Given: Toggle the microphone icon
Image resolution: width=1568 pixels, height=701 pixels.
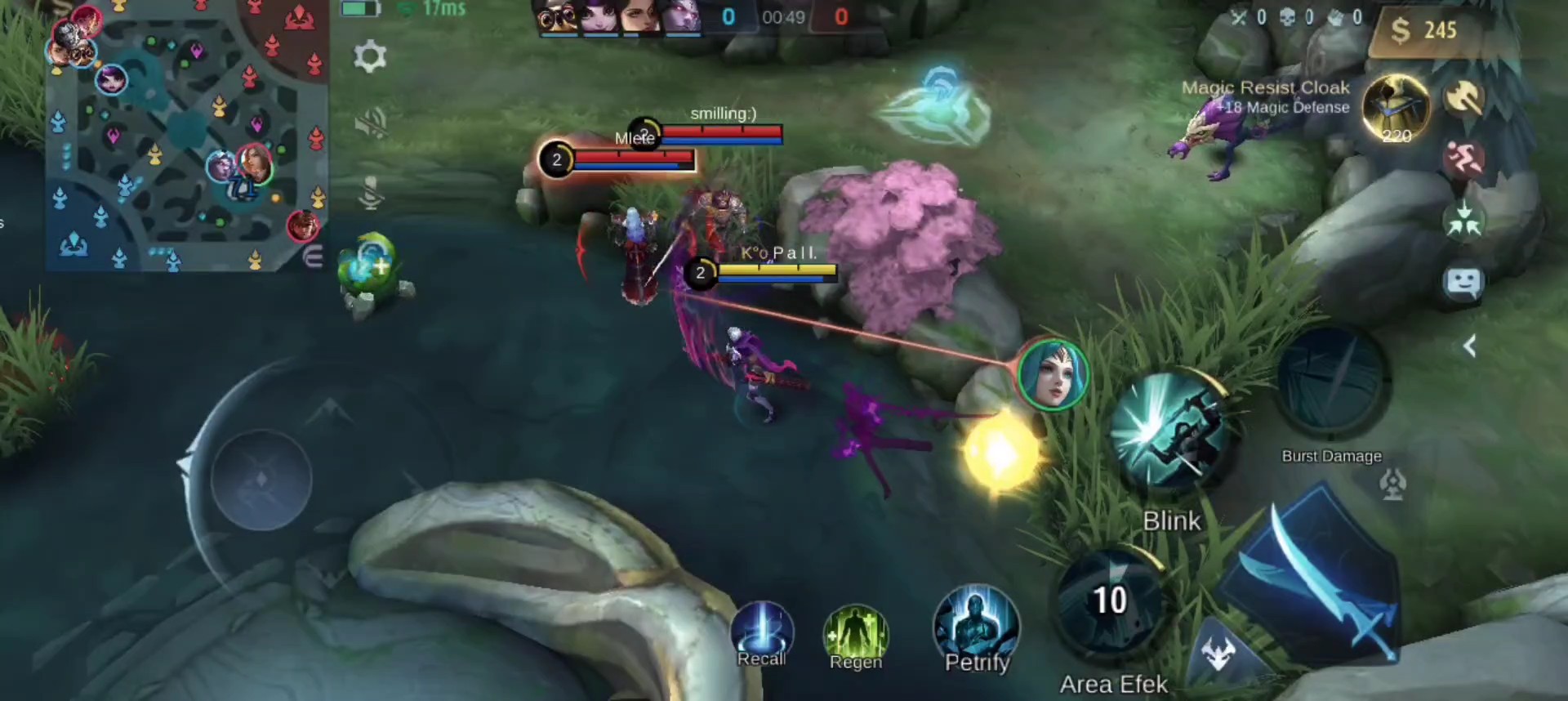Looking at the screenshot, I should 372,193.
